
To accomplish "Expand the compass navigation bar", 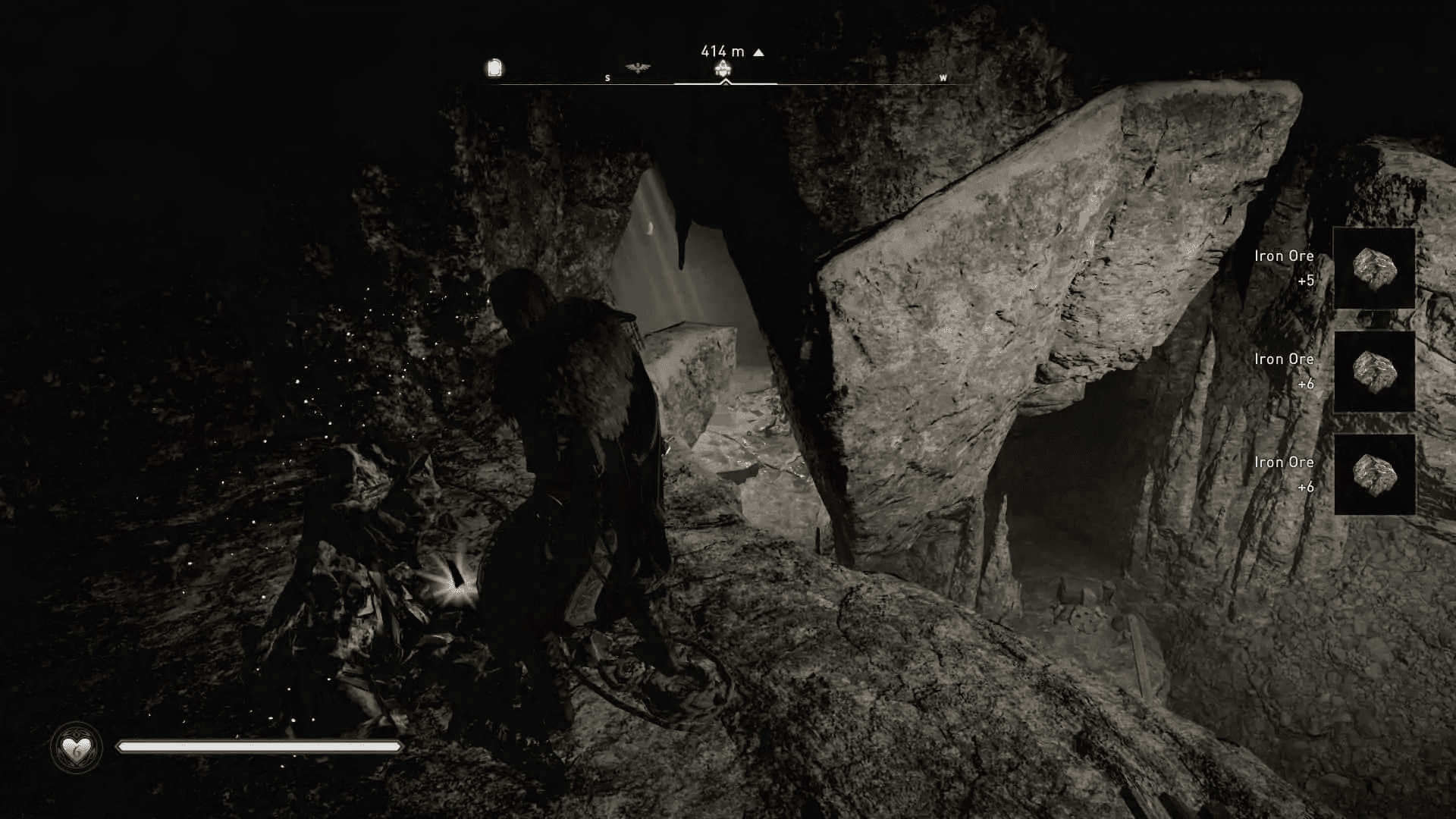I will click(724, 77).
